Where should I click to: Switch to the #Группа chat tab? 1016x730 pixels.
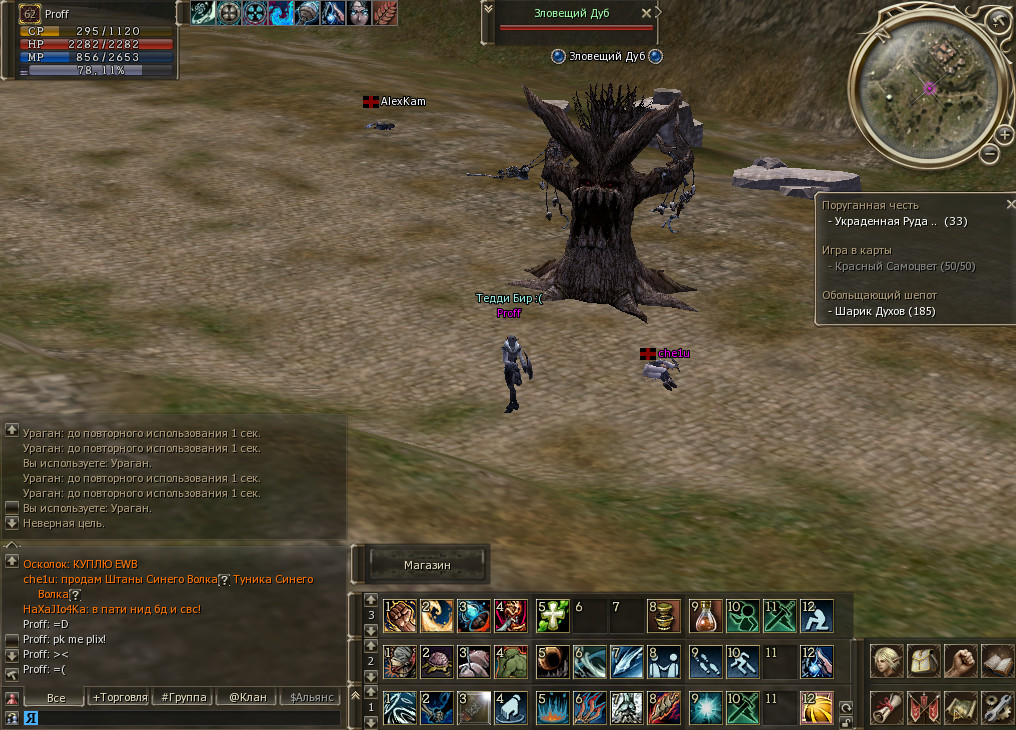click(183, 697)
